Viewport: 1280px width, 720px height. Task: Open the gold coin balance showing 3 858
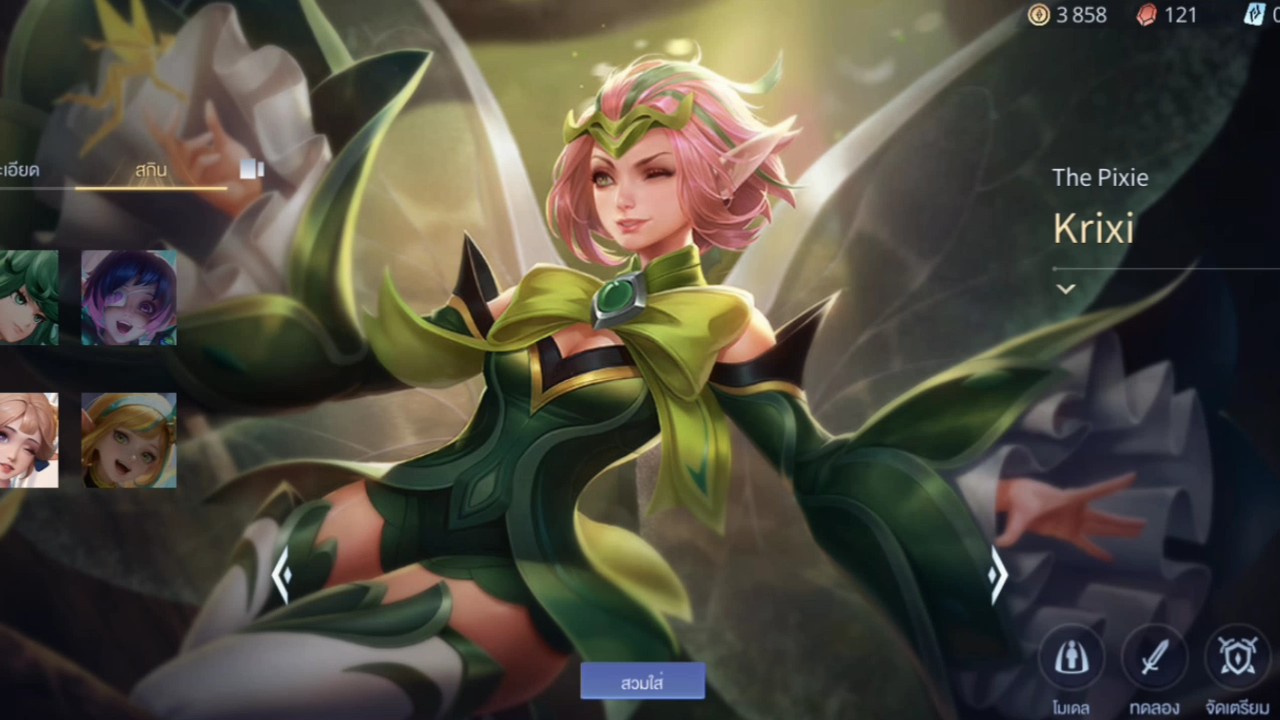[1068, 15]
